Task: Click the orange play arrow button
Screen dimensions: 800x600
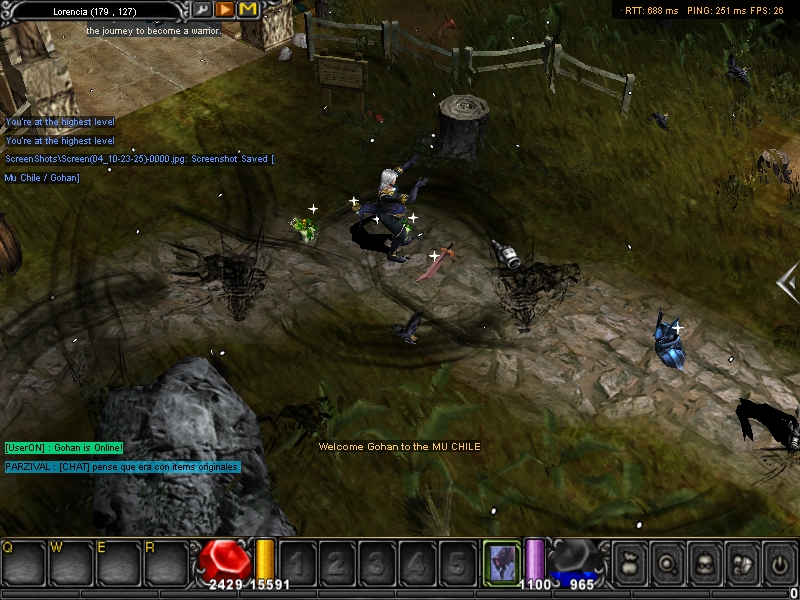Action: click(x=225, y=9)
